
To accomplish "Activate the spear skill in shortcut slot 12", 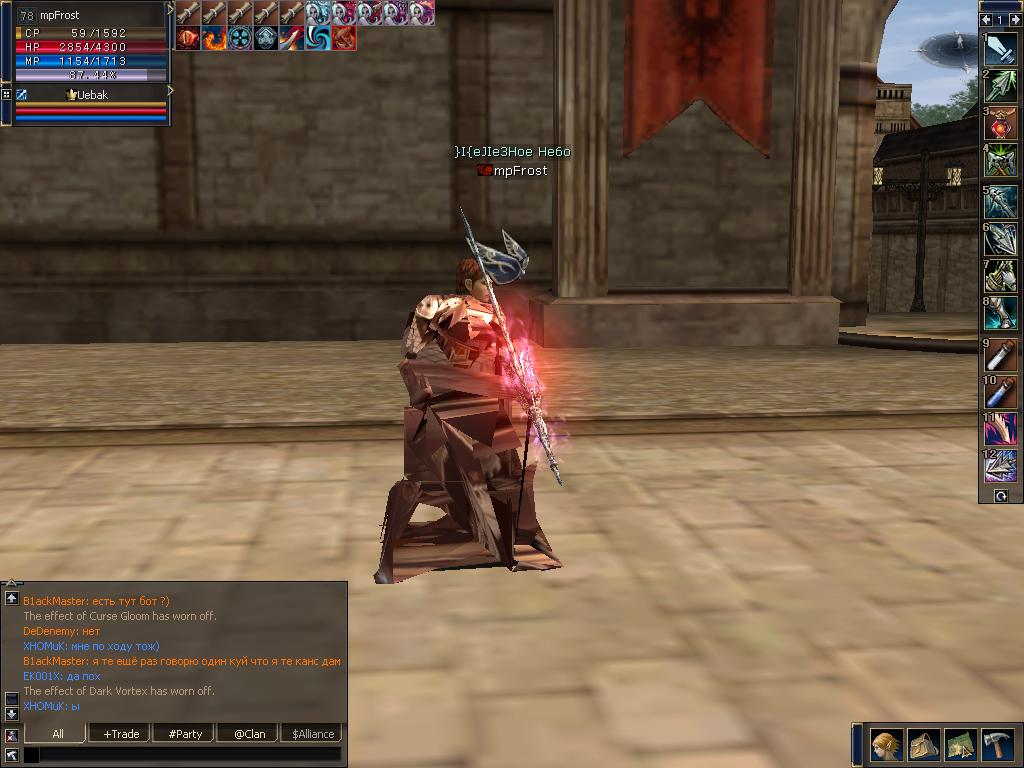I will (1001, 465).
